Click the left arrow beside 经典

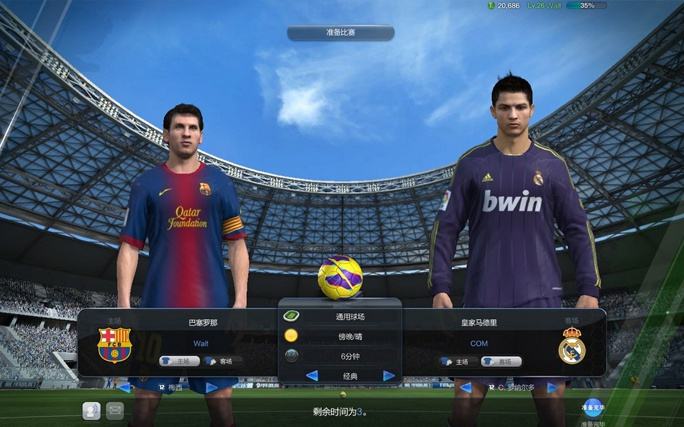click(x=311, y=376)
